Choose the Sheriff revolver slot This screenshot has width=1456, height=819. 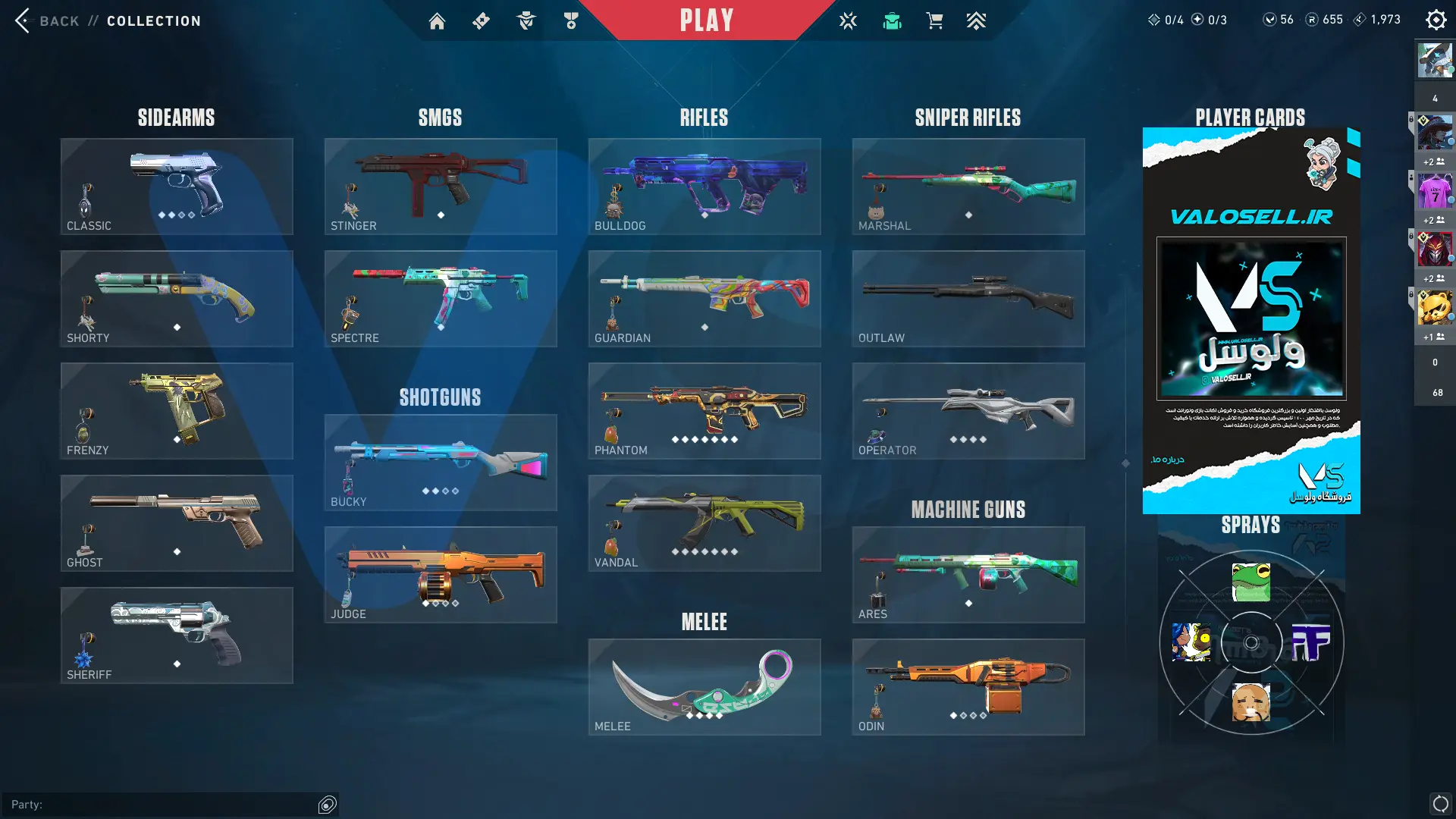177,635
